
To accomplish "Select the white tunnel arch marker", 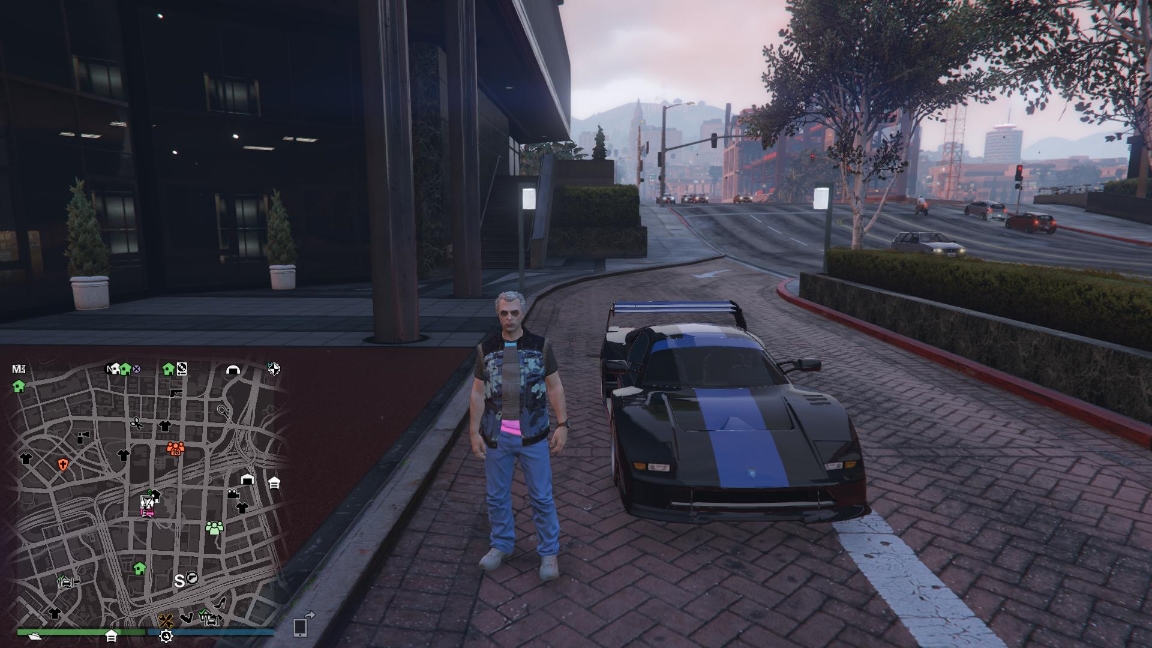I will pos(234,370).
